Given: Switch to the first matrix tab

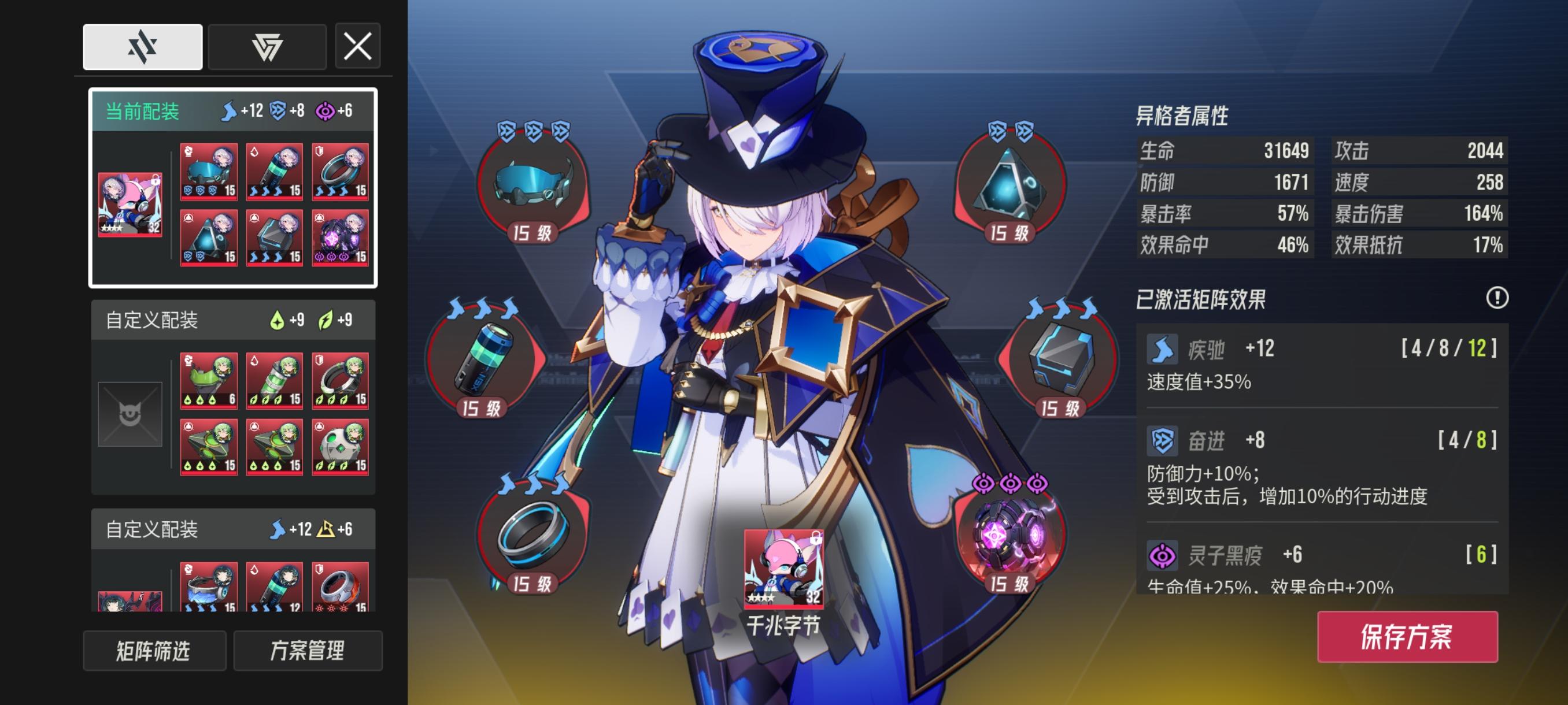Looking at the screenshot, I should (x=142, y=47).
